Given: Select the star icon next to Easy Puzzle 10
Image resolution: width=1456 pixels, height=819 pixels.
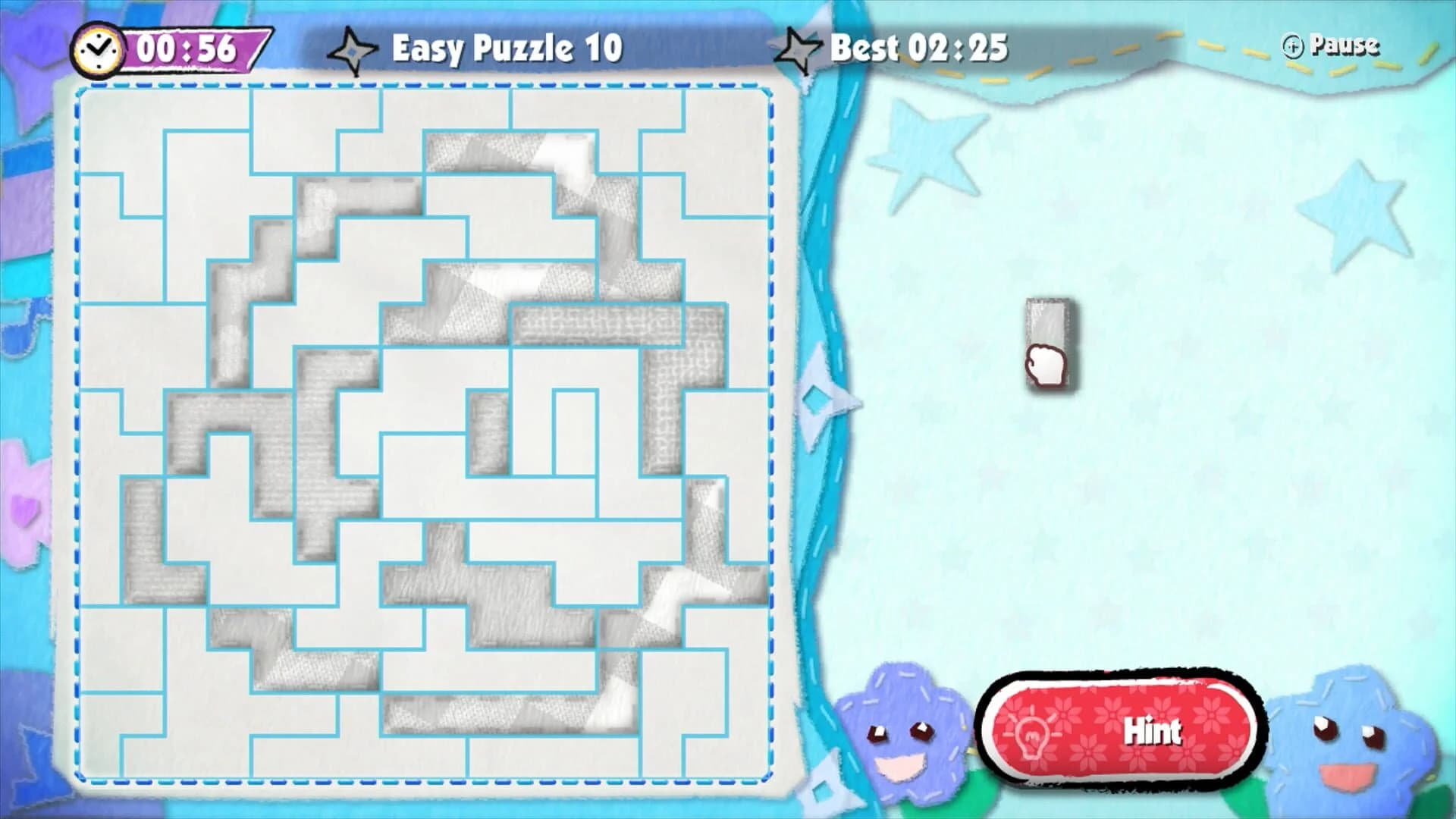Looking at the screenshot, I should 354,48.
